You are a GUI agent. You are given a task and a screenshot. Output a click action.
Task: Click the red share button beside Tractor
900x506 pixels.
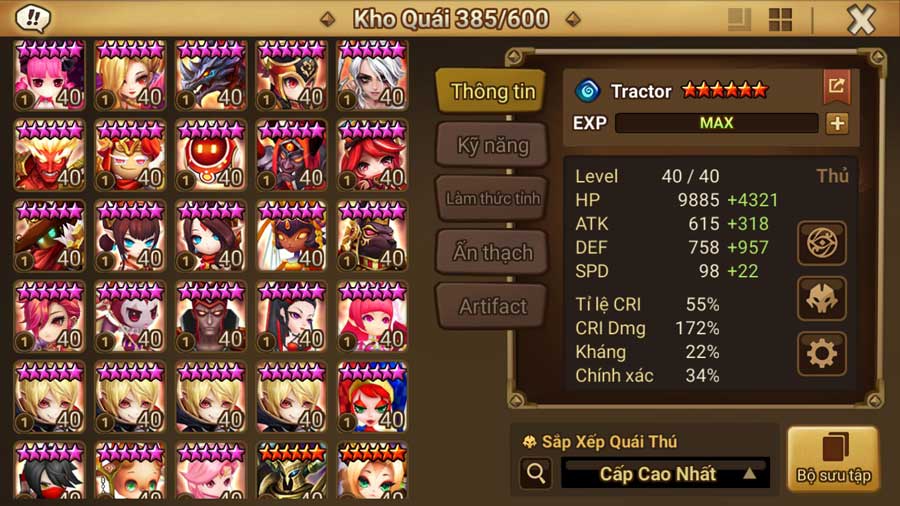tap(836, 87)
